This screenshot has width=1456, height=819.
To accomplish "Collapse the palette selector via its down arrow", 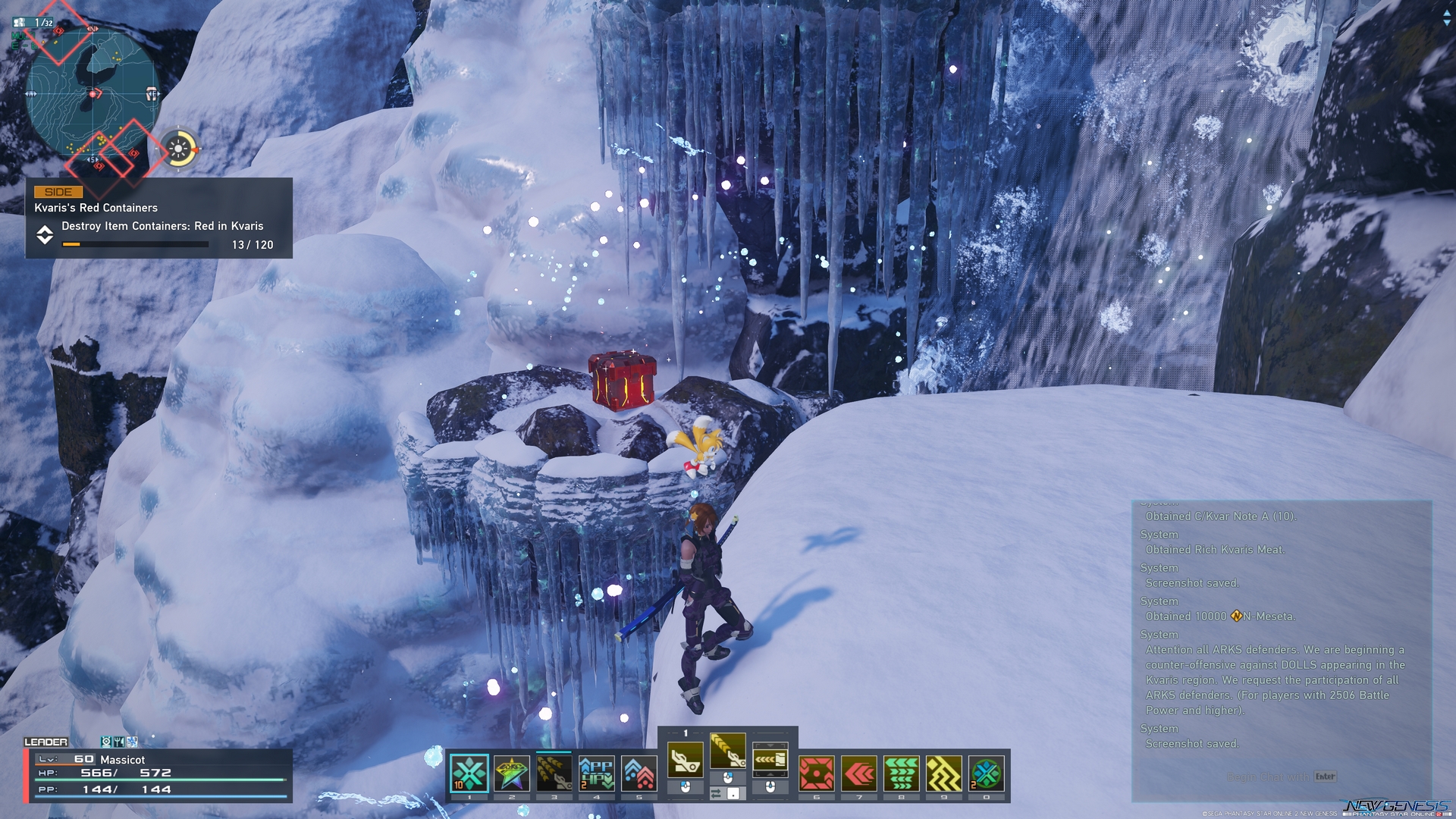I will pyautogui.click(x=770, y=775).
